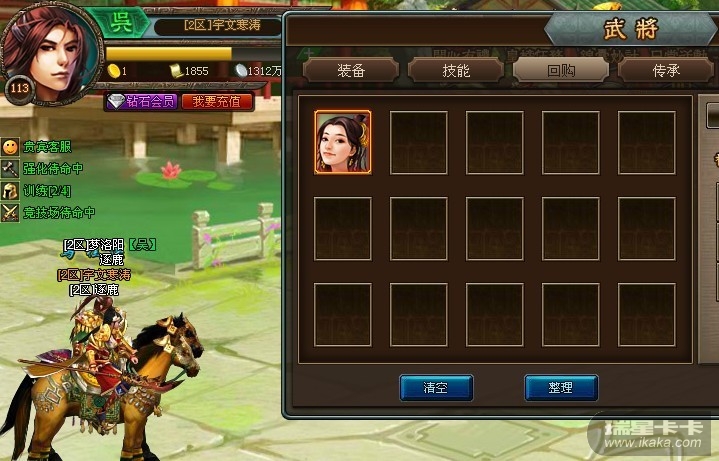Switch to the 装备 equipment tab

[350, 70]
